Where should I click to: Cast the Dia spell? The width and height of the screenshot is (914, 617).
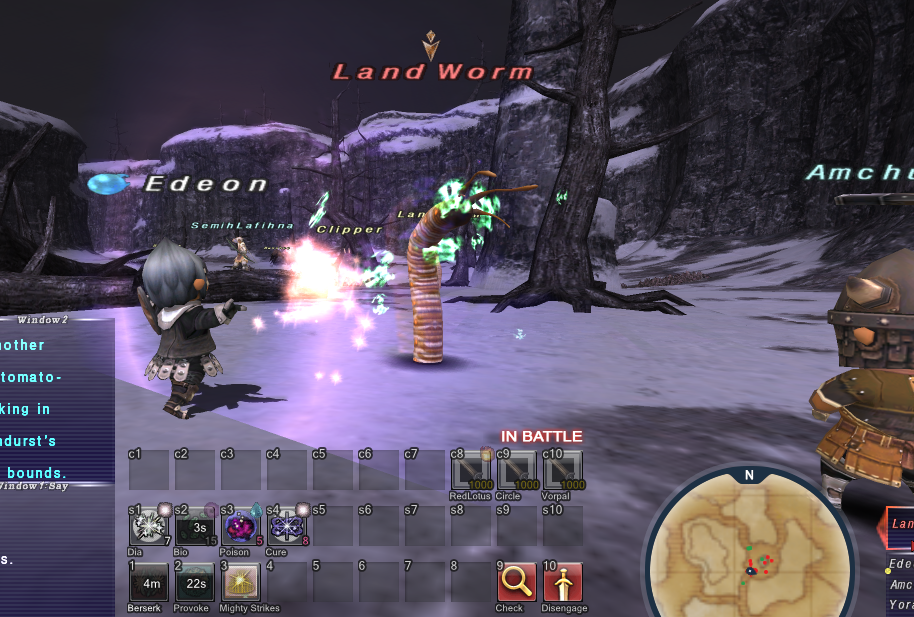[x=148, y=526]
